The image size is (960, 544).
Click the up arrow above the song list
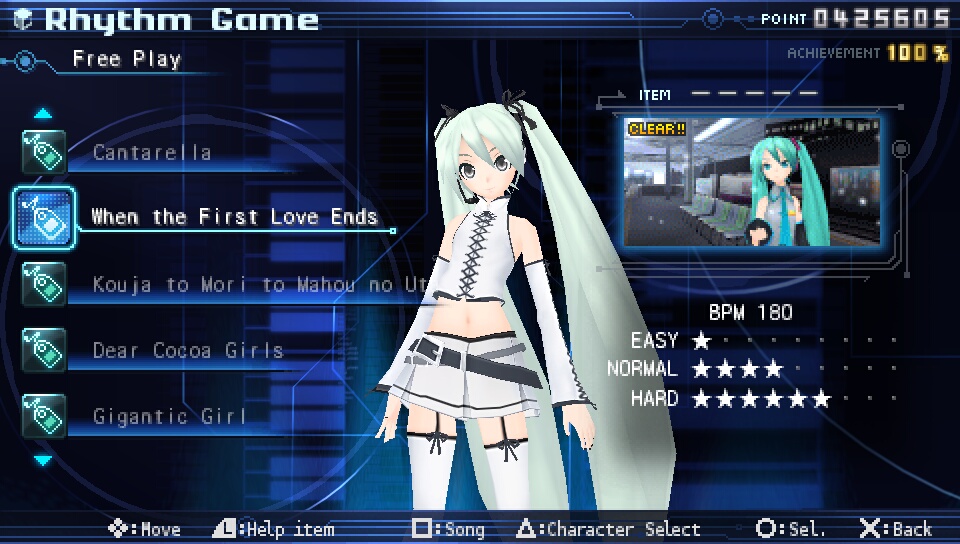click(43, 113)
